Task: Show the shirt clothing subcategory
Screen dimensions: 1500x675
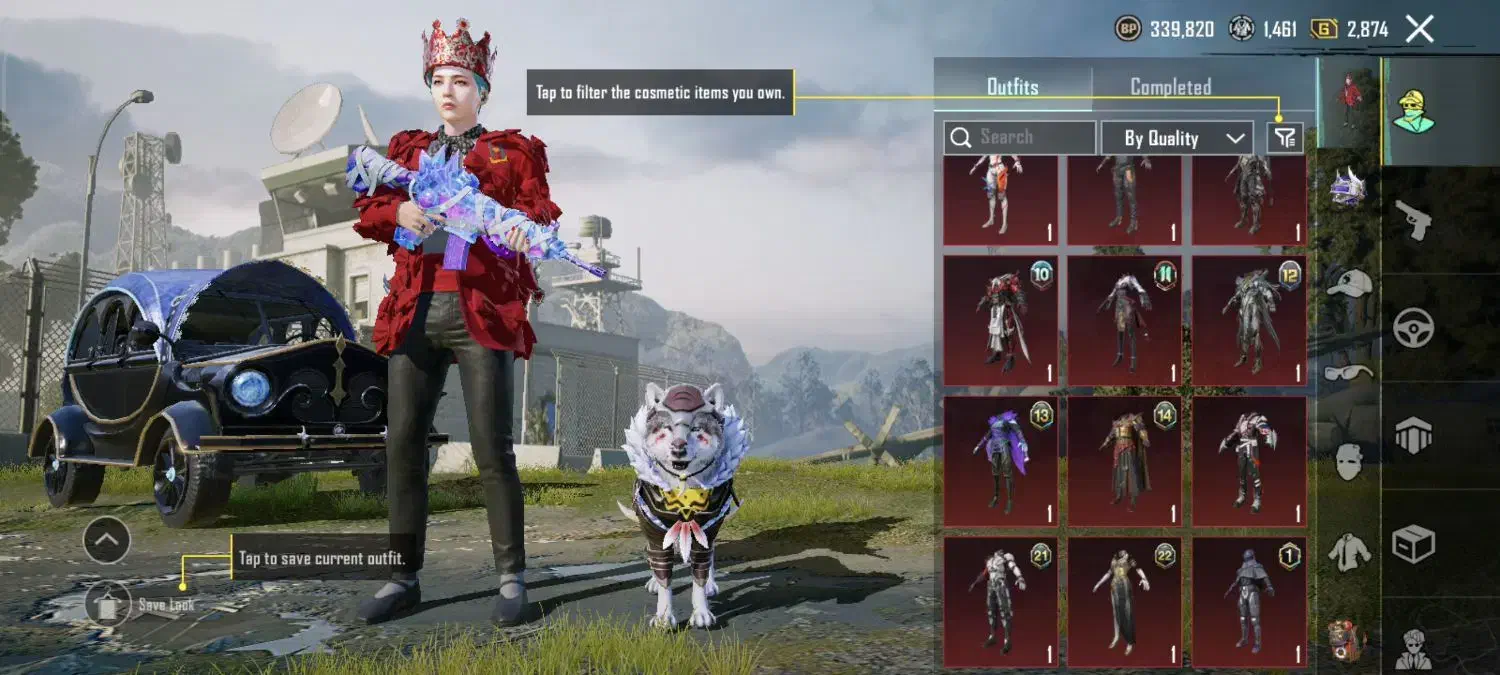Action: click(1348, 551)
